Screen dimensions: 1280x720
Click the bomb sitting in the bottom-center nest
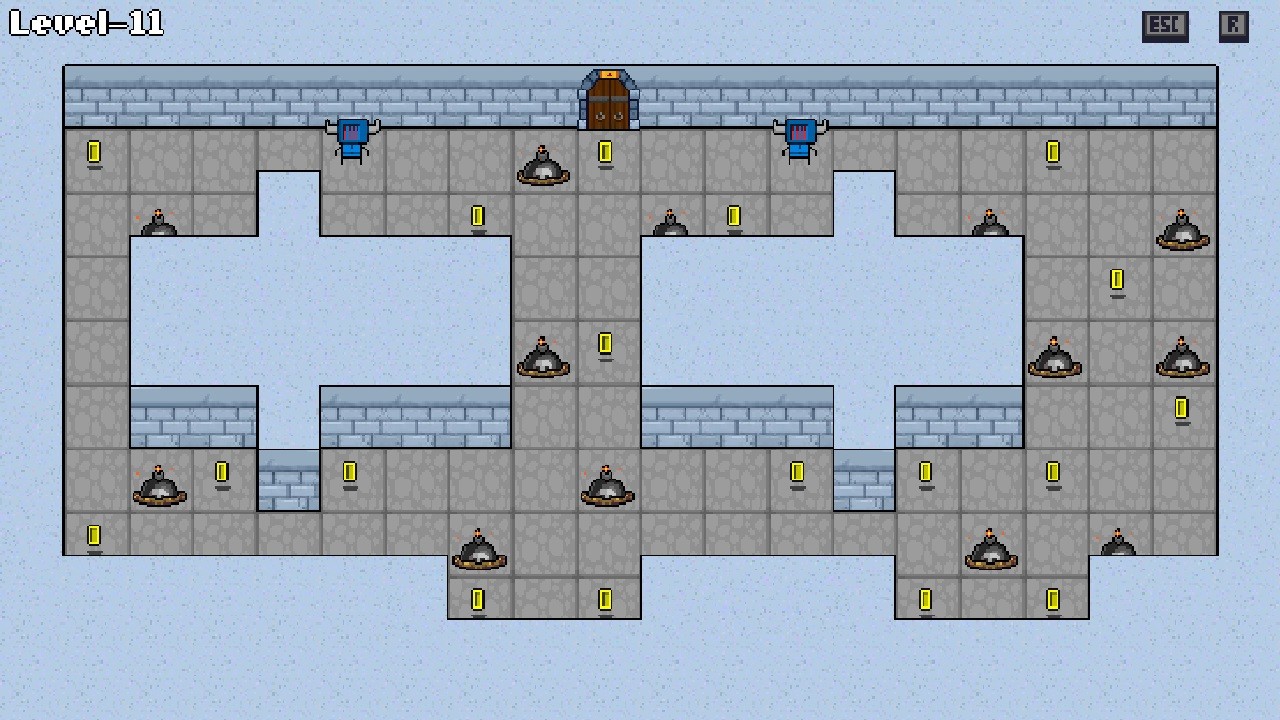coord(480,550)
